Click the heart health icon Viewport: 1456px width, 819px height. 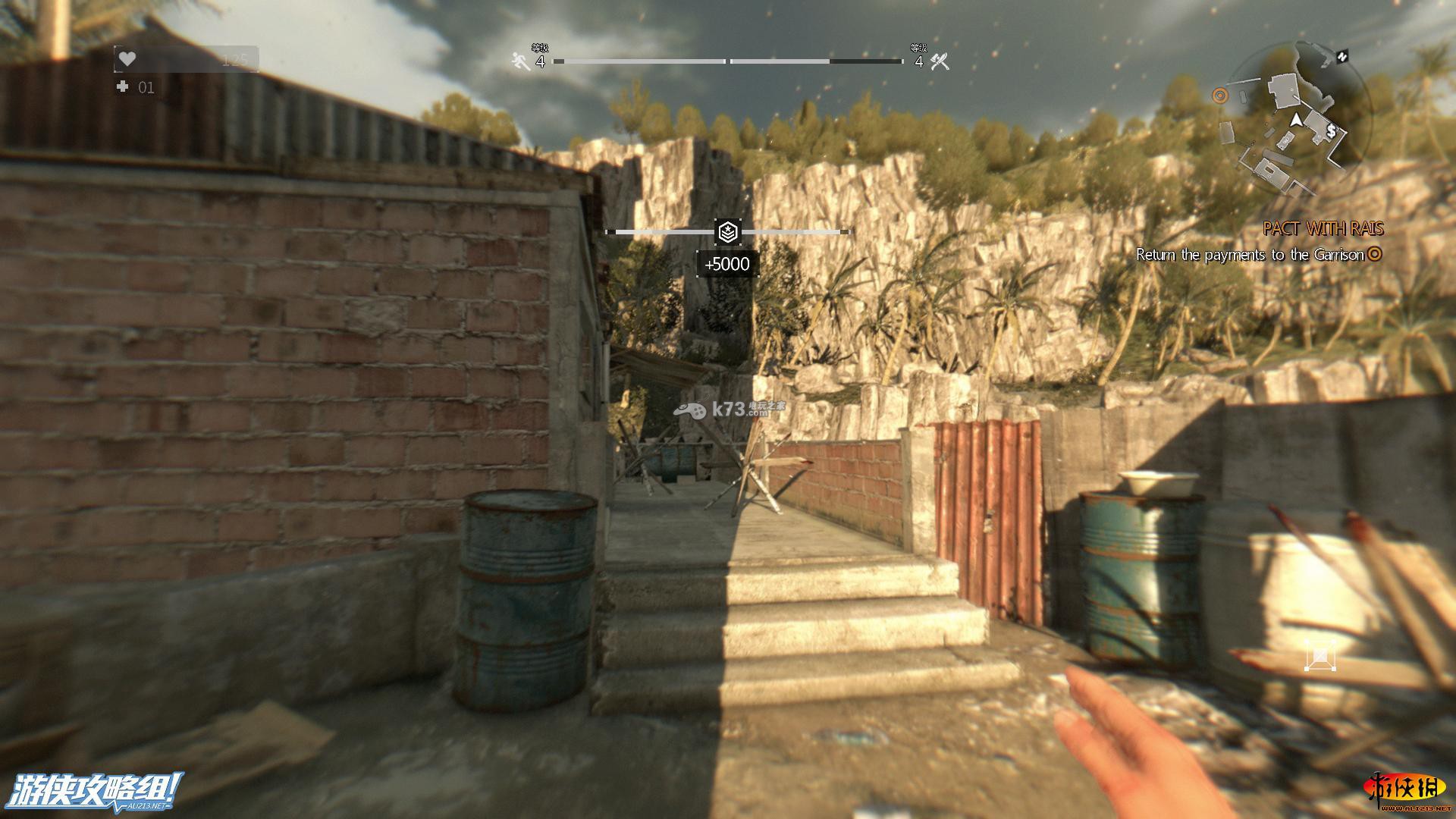coord(127,59)
